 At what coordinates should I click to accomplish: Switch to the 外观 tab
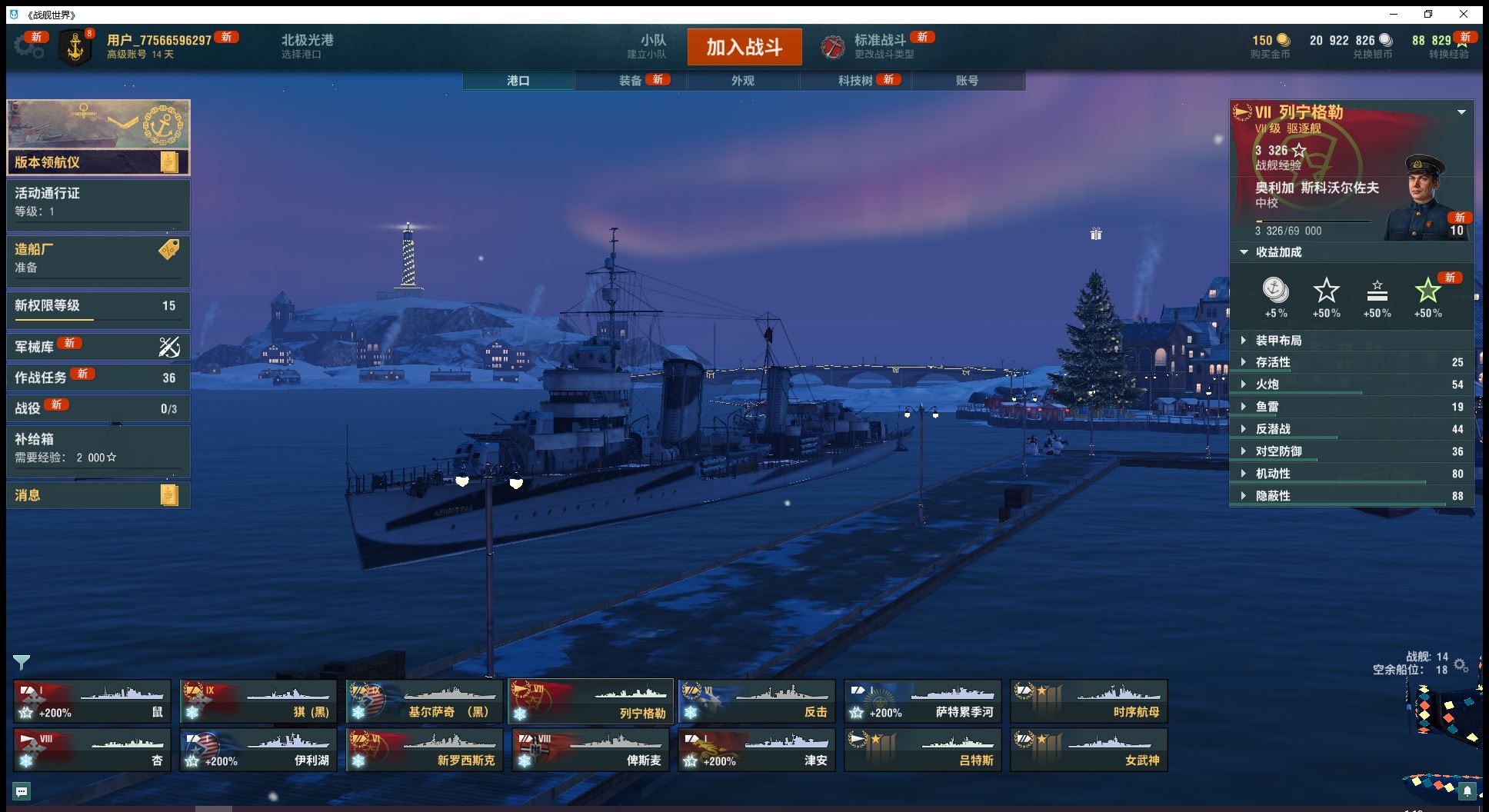pos(742,81)
